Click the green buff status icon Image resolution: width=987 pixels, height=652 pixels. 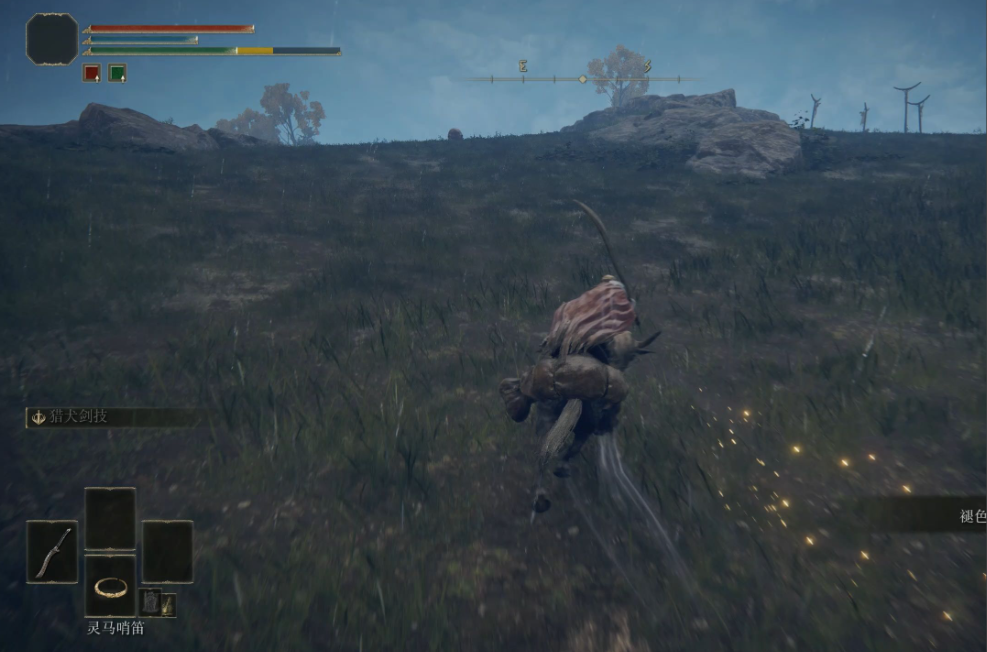(x=117, y=73)
